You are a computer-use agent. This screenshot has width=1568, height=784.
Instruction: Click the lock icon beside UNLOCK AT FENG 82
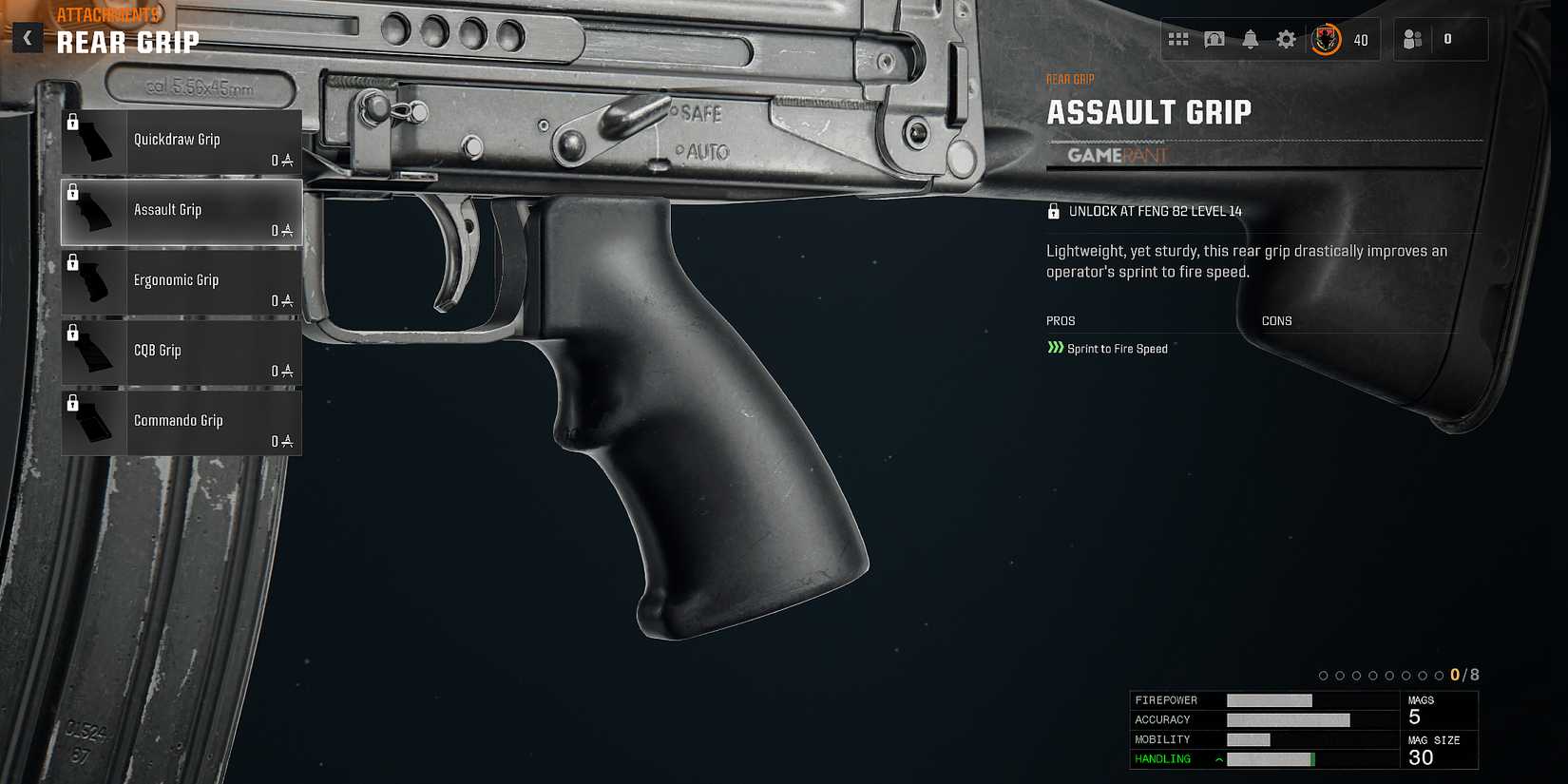1053,211
